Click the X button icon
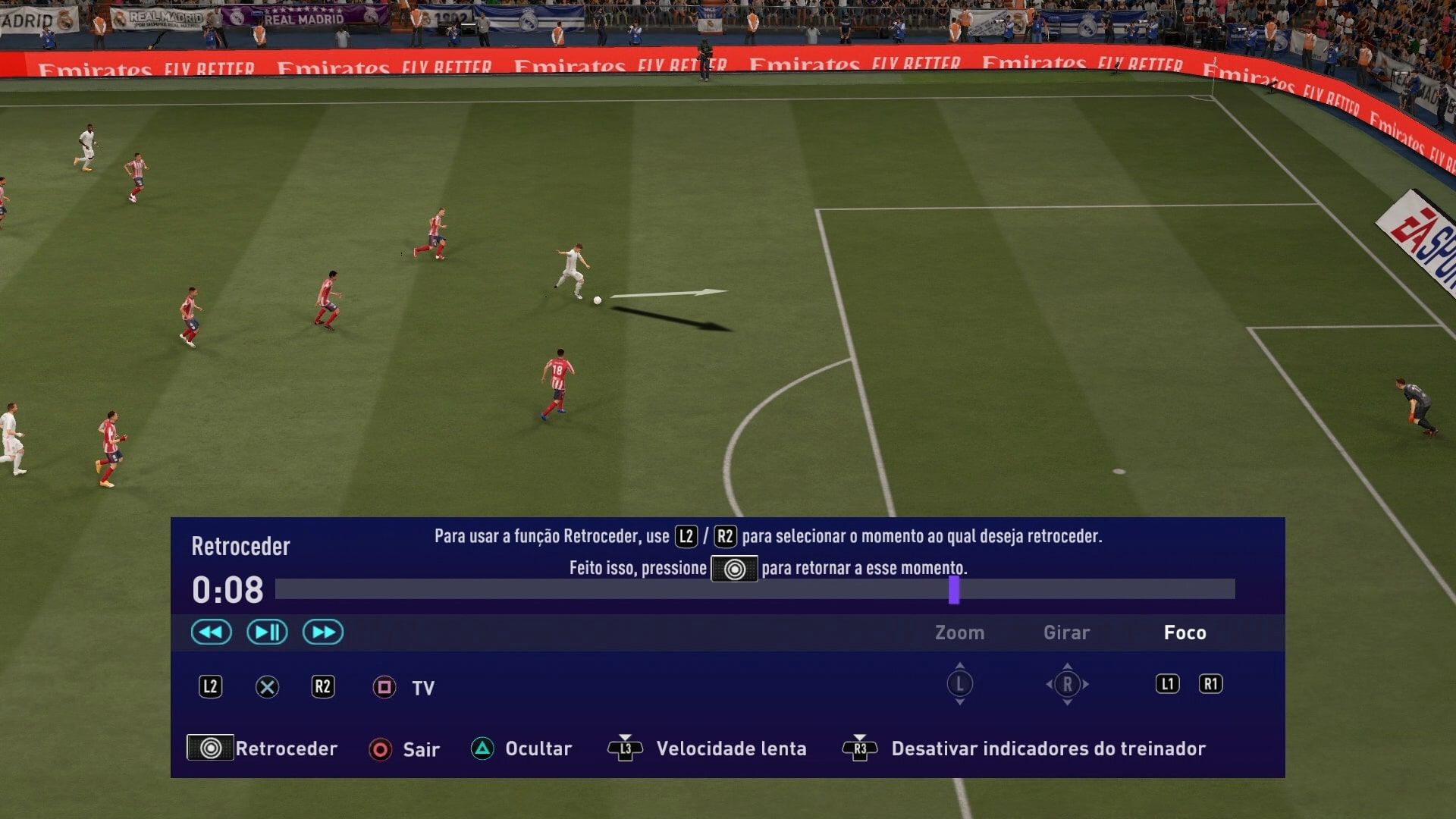Screen dimensions: 1456x819 click(266, 688)
